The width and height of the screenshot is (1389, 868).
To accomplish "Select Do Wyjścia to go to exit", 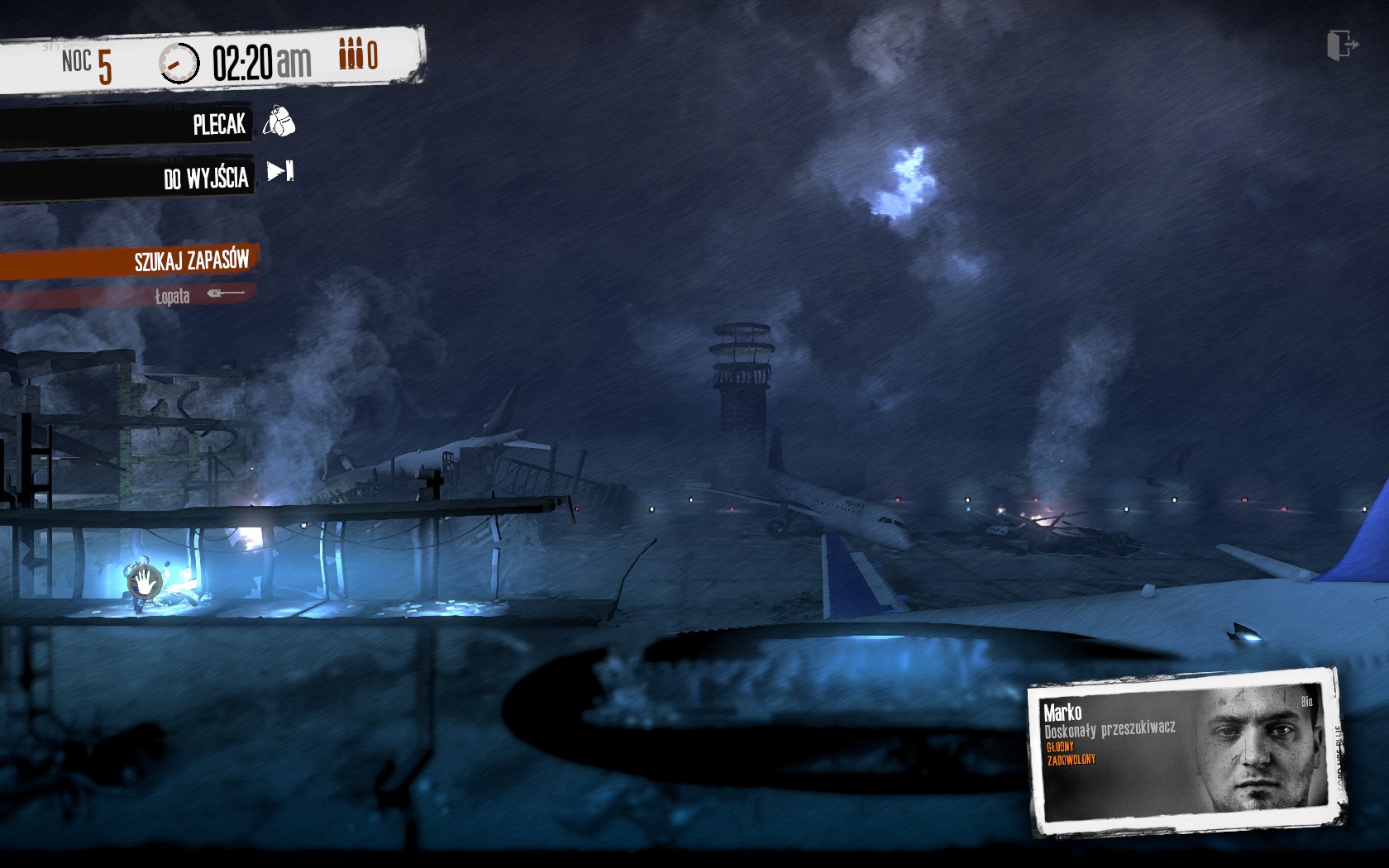I will [x=207, y=177].
